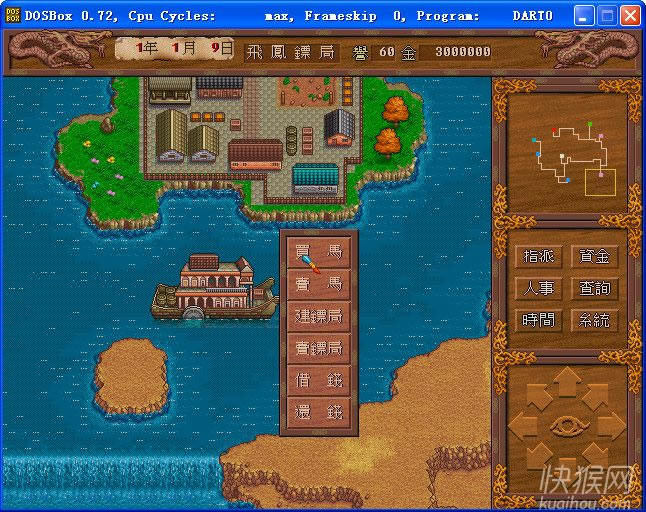
Task: Minimize the DOSBox window
Action: point(584,16)
